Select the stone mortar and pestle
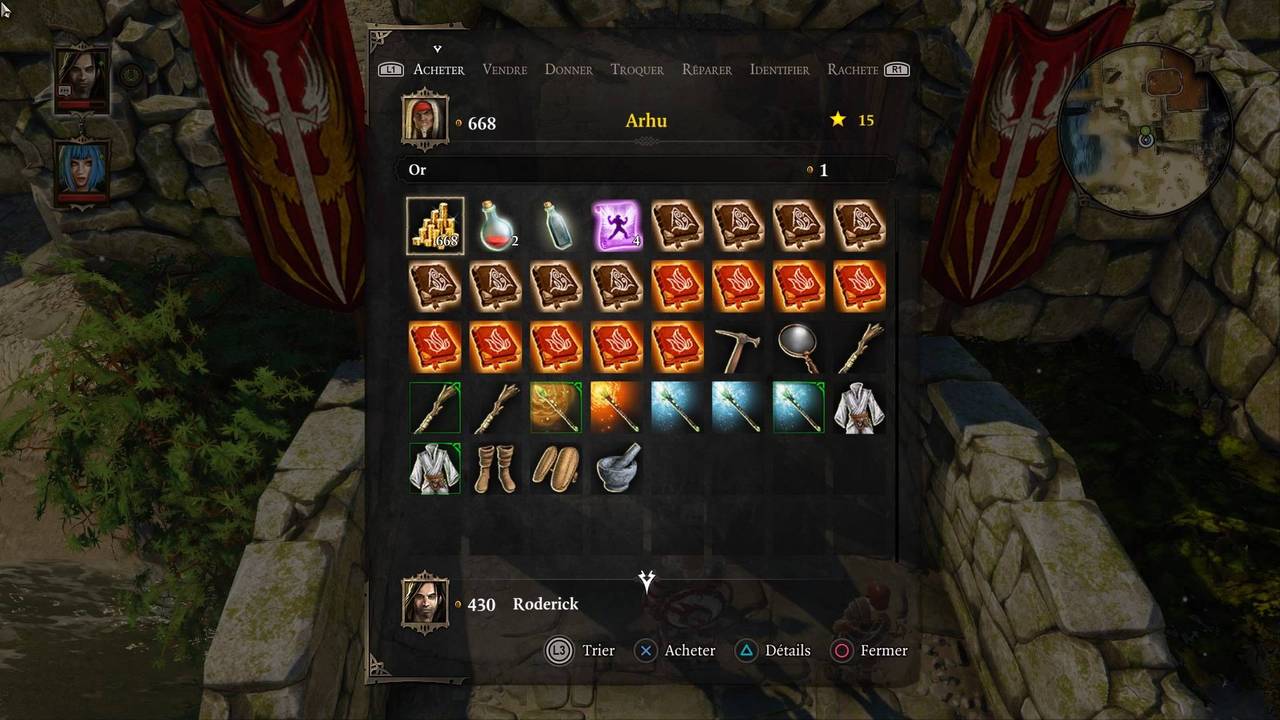Viewport: 1280px width, 720px height. tap(616, 468)
